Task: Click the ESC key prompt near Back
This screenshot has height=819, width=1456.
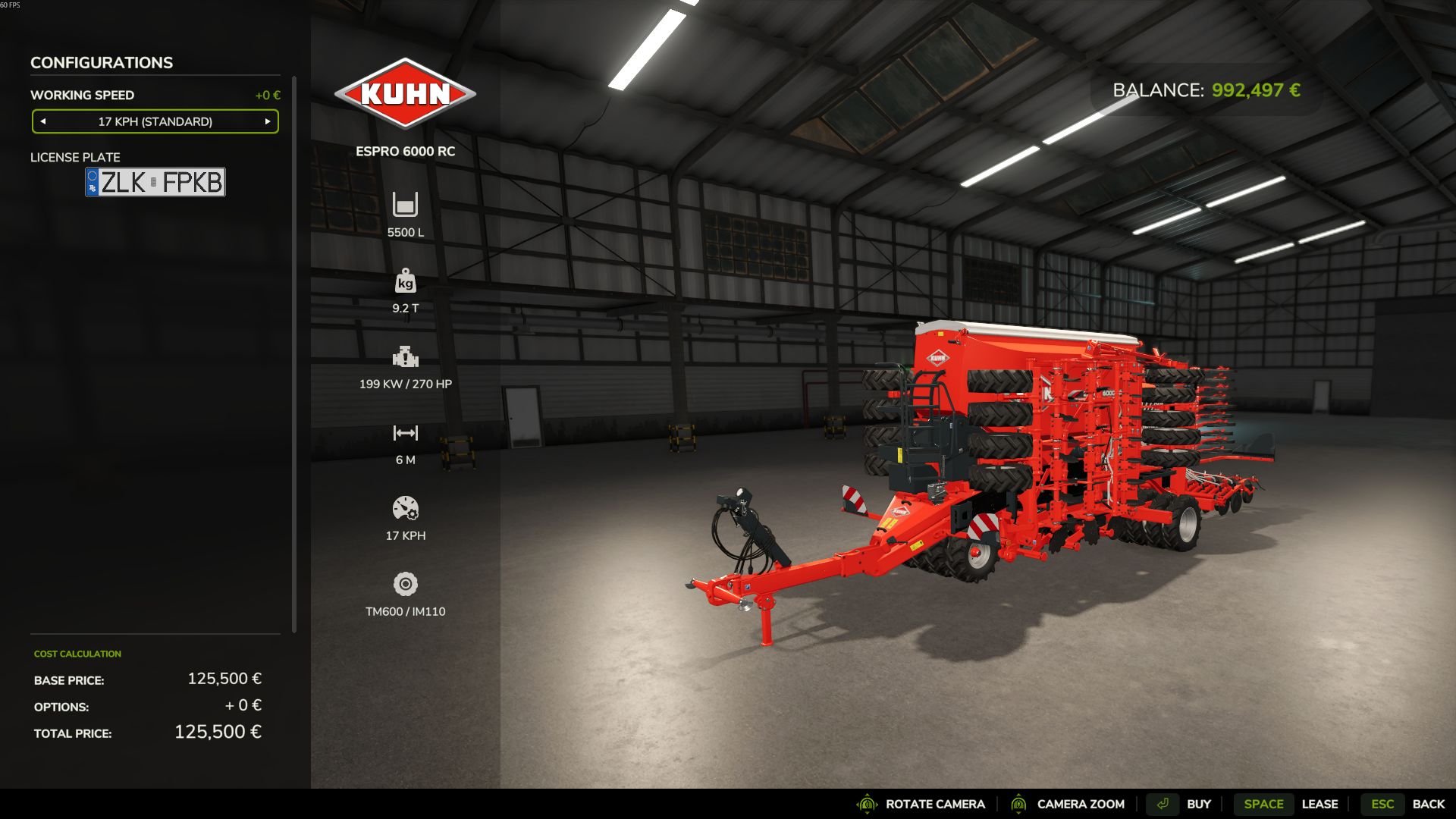Action: tap(1382, 803)
